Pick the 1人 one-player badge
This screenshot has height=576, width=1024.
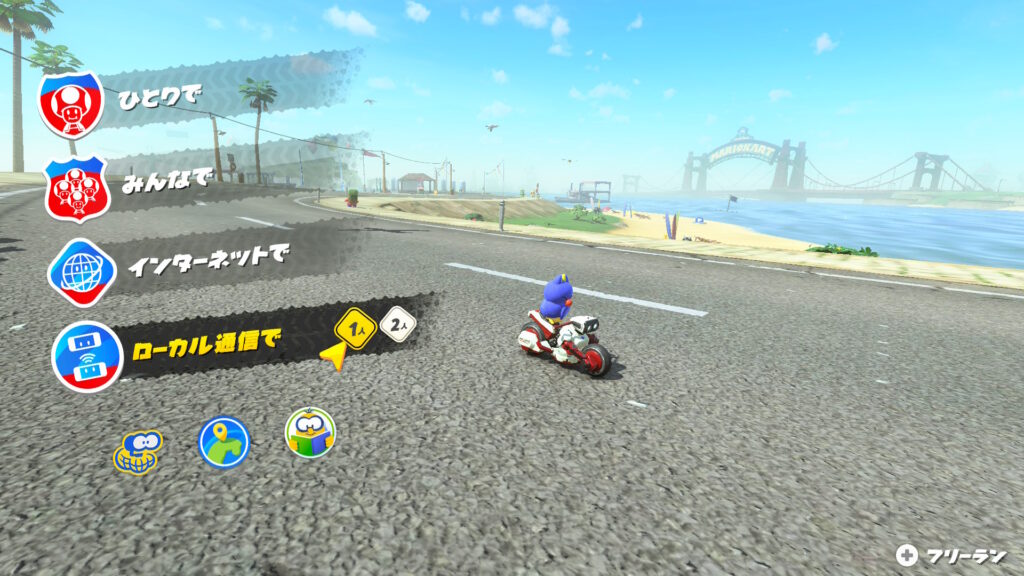coord(356,326)
